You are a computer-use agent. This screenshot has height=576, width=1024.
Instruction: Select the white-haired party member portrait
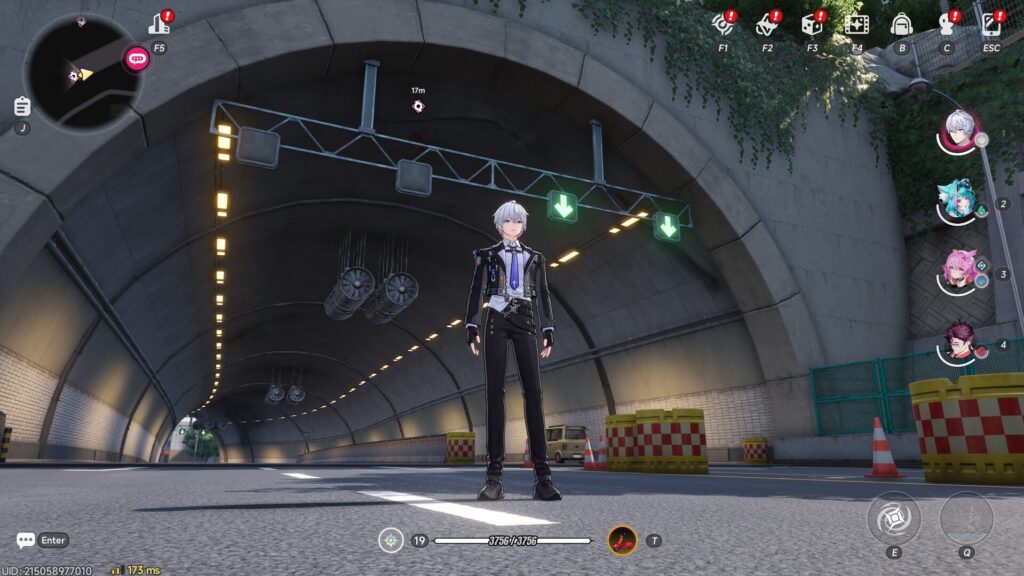(959, 131)
